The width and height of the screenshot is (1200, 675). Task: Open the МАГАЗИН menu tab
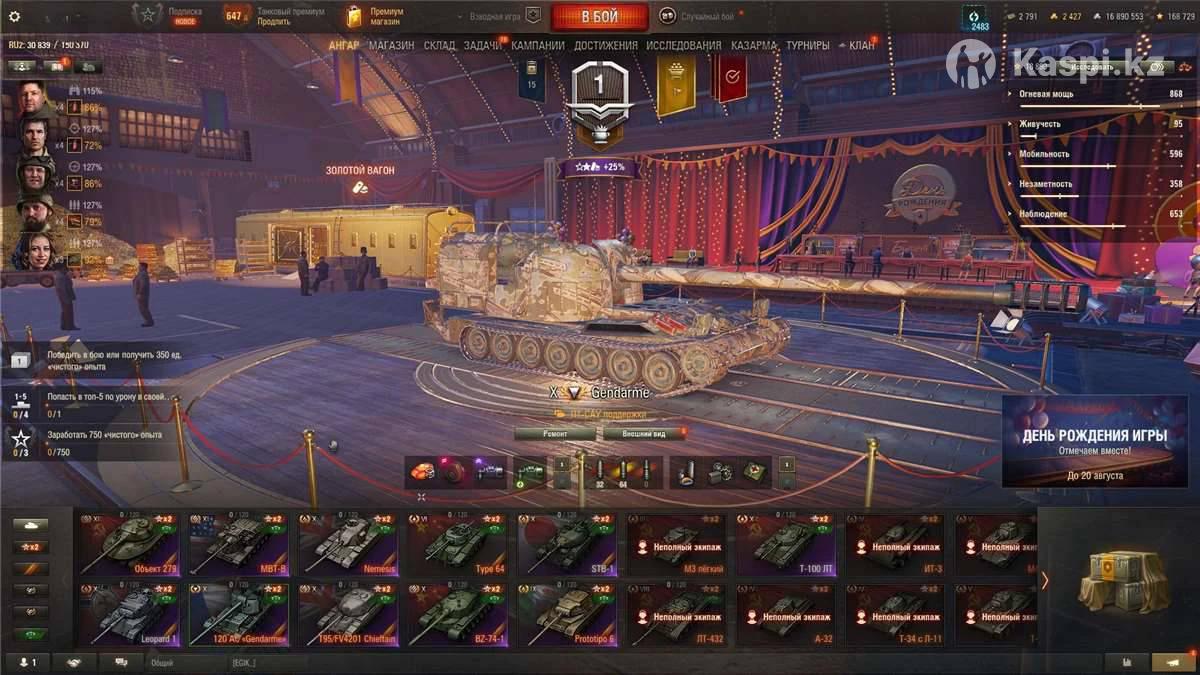(391, 46)
